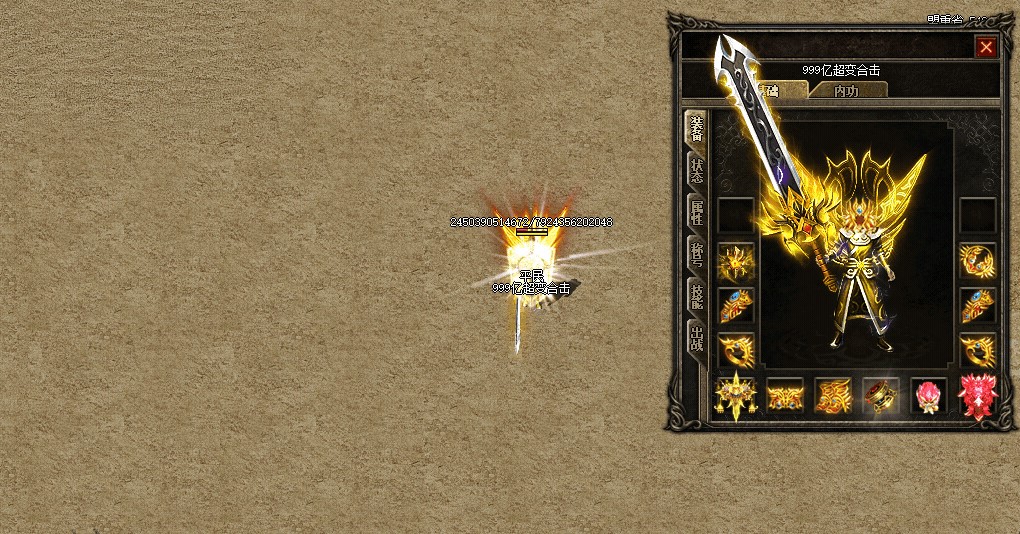1020x534 pixels.
Task: Switch to the 内功 tab
Action: coord(846,91)
